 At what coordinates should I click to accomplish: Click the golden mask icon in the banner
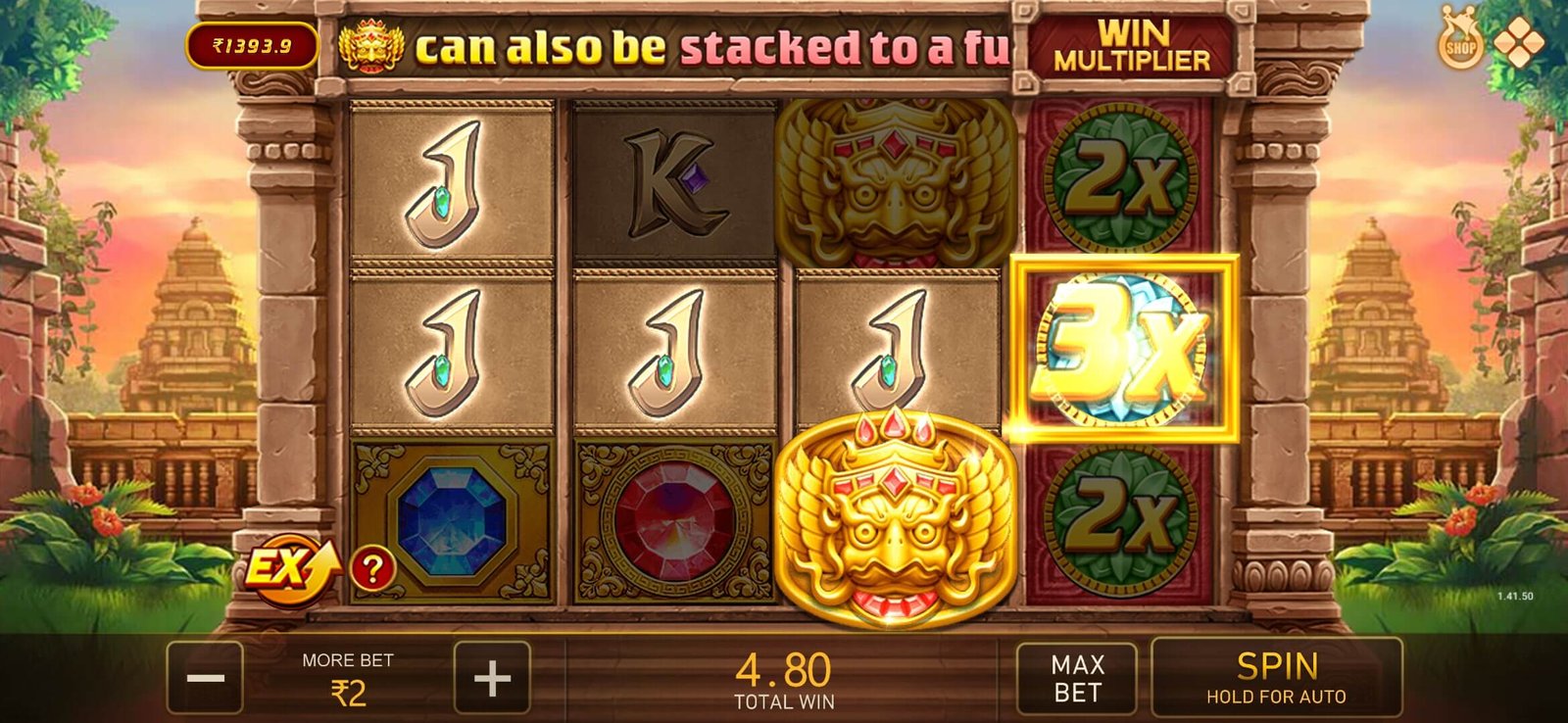[x=369, y=47]
